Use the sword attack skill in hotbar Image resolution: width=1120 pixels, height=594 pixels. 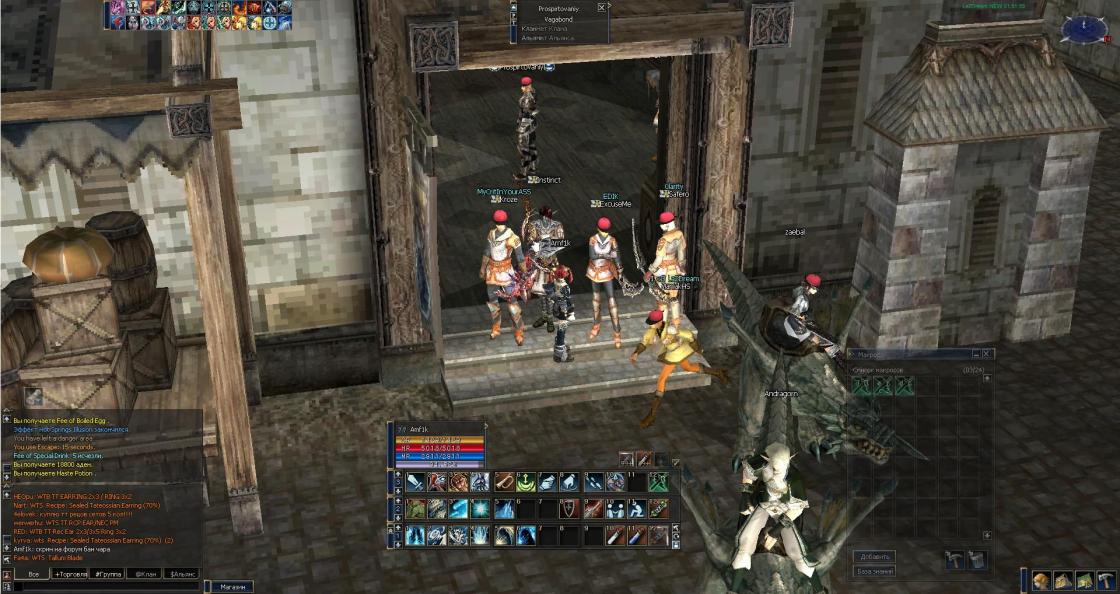[x=415, y=482]
